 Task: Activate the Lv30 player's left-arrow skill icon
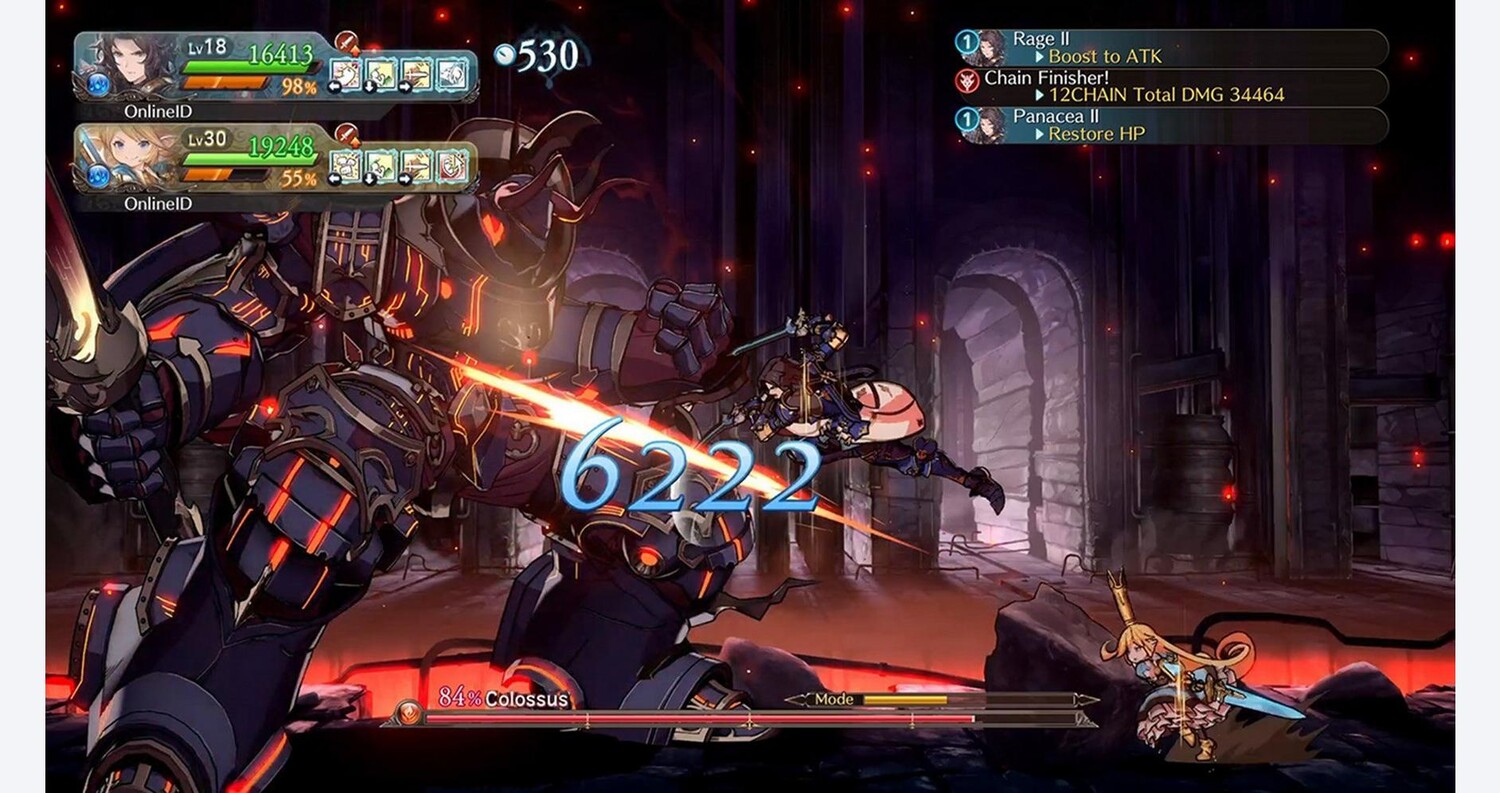346,166
